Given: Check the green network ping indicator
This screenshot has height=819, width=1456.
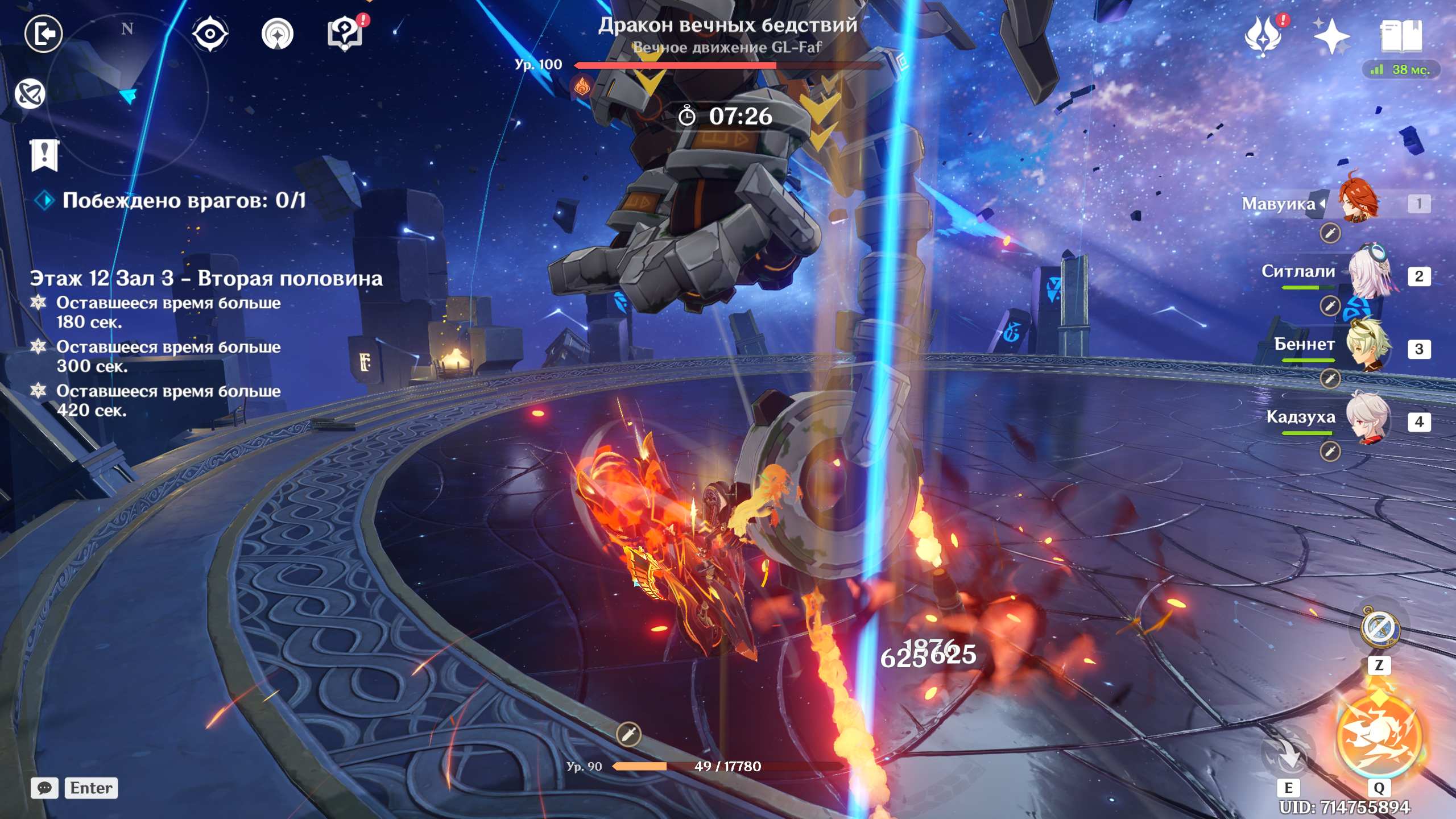Looking at the screenshot, I should (x=1401, y=70).
